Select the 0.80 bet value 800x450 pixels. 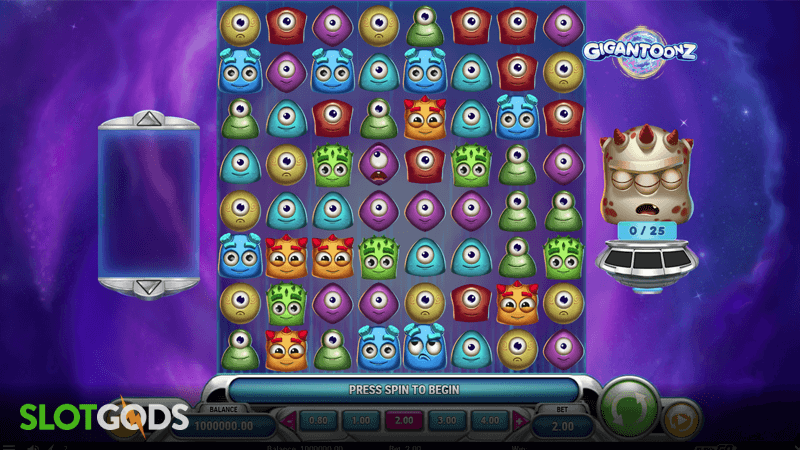click(x=316, y=421)
